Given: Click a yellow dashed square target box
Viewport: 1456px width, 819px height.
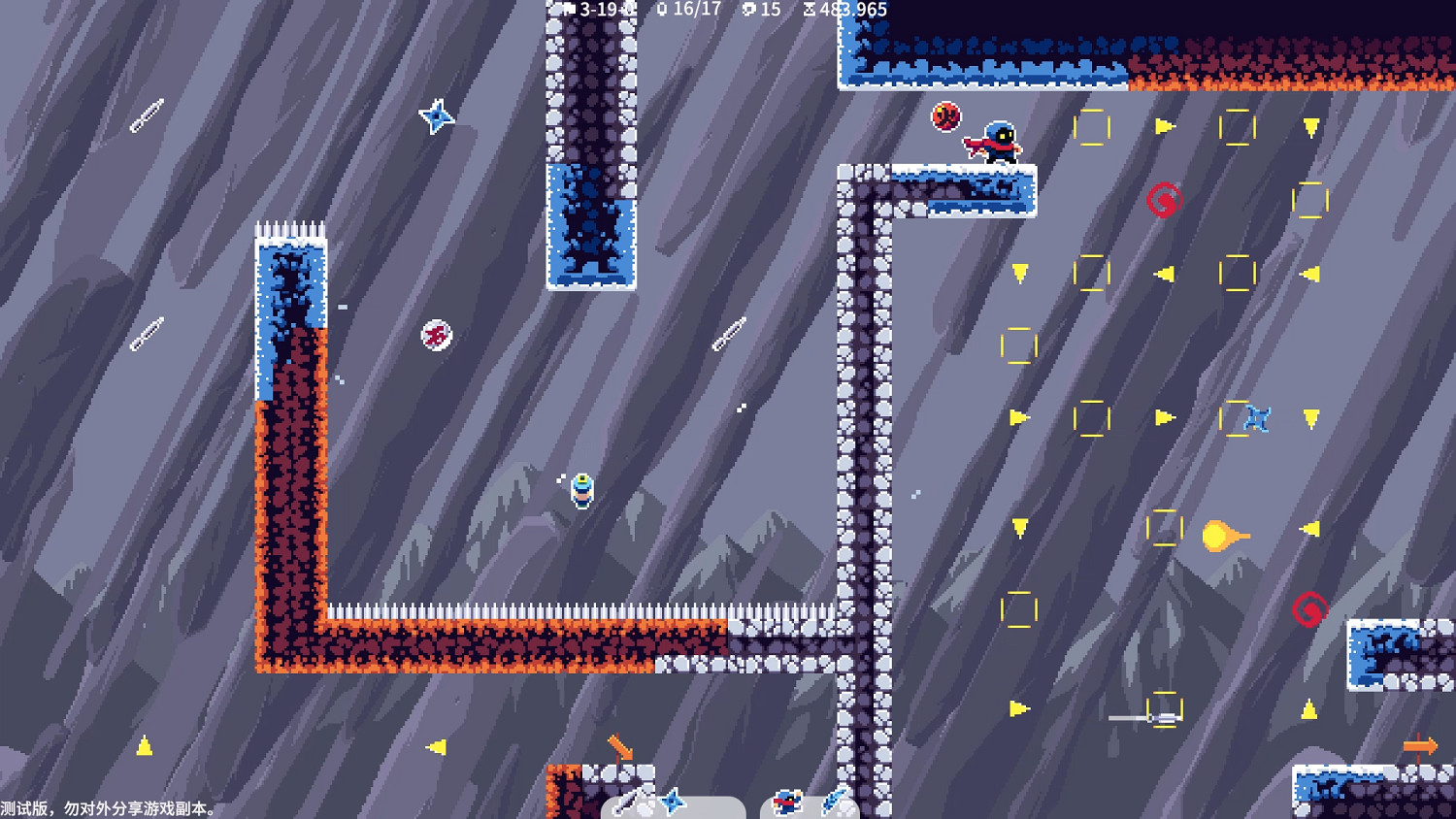Looking at the screenshot, I should pyautogui.click(x=1093, y=129).
